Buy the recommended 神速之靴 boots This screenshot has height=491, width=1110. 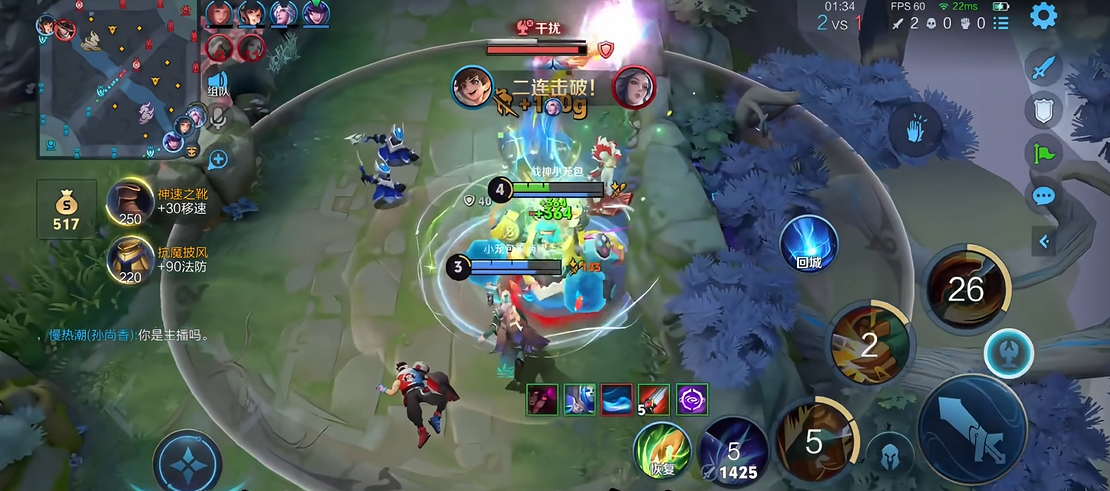(x=130, y=202)
